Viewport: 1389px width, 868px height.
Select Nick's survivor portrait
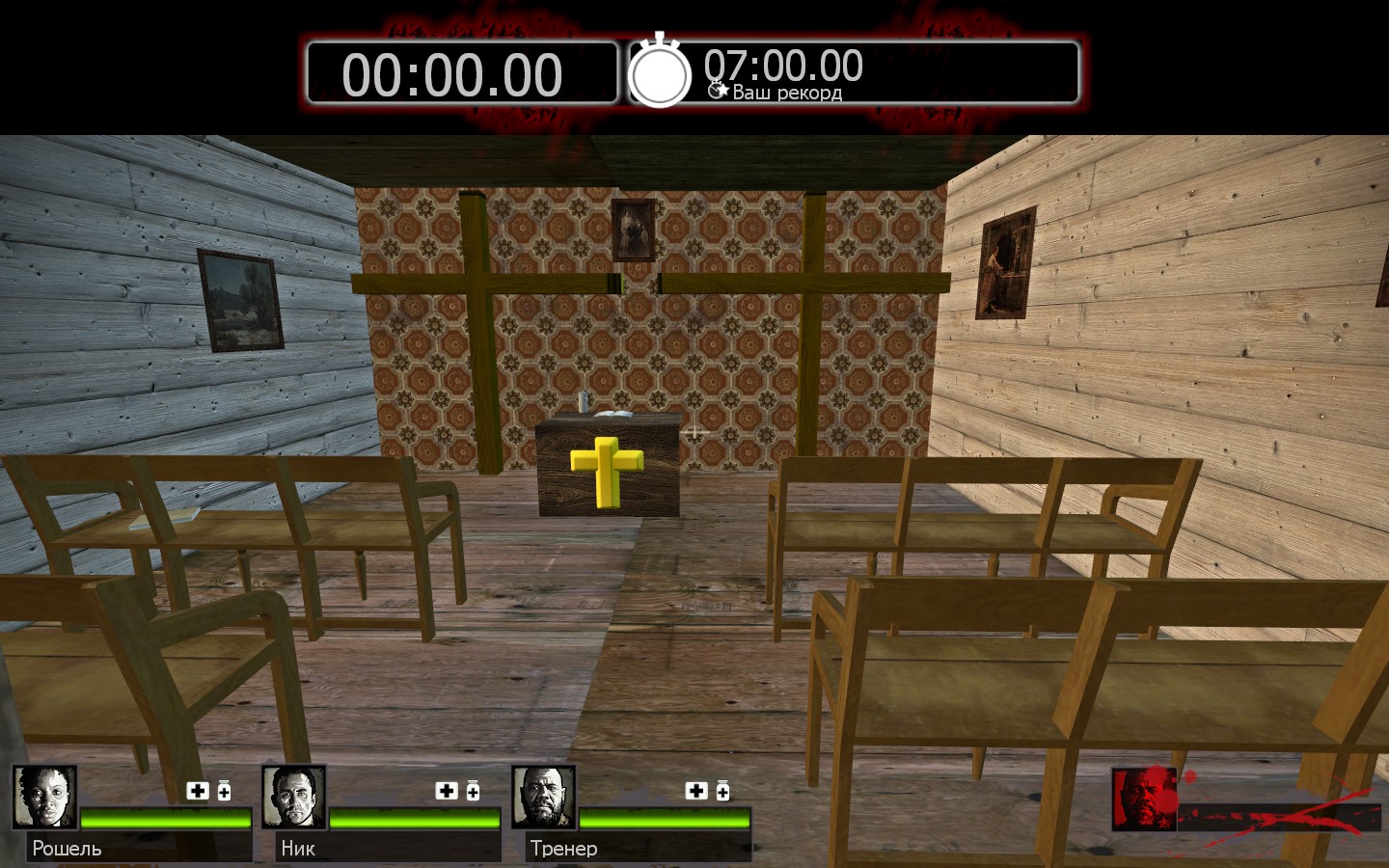tap(294, 798)
